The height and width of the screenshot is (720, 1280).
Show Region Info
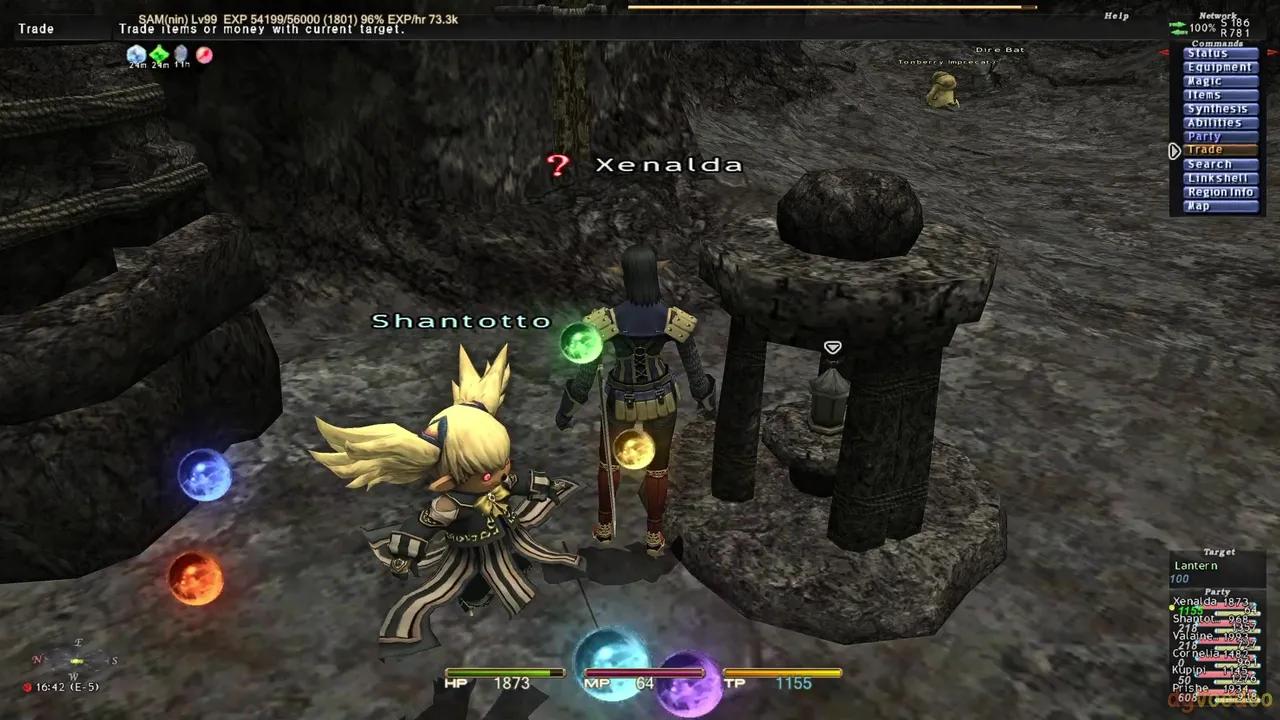point(1220,192)
